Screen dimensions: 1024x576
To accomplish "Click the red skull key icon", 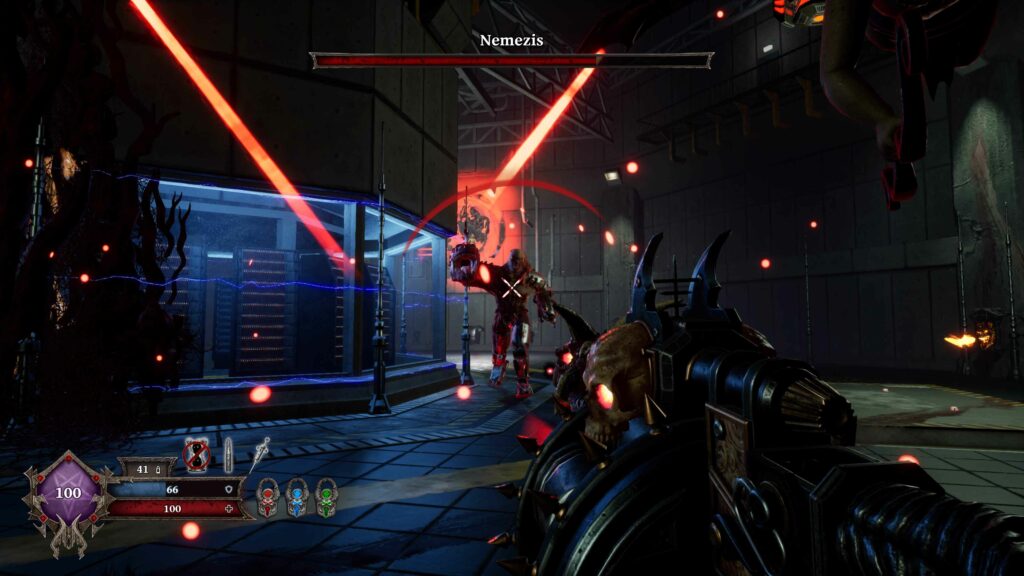I will (268, 497).
